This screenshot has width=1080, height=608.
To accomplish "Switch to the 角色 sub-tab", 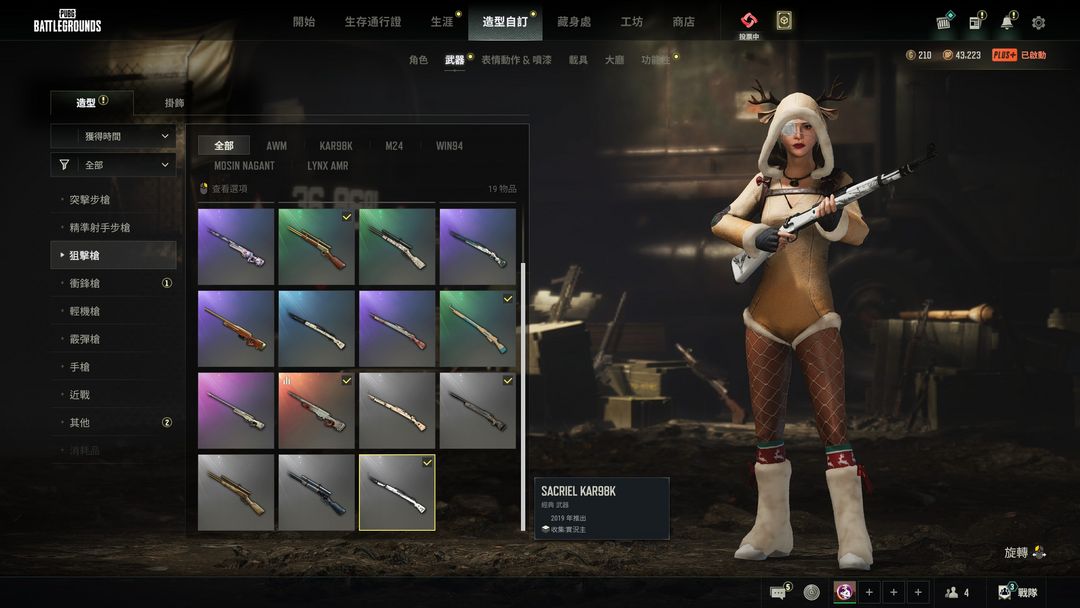I will click(x=418, y=60).
